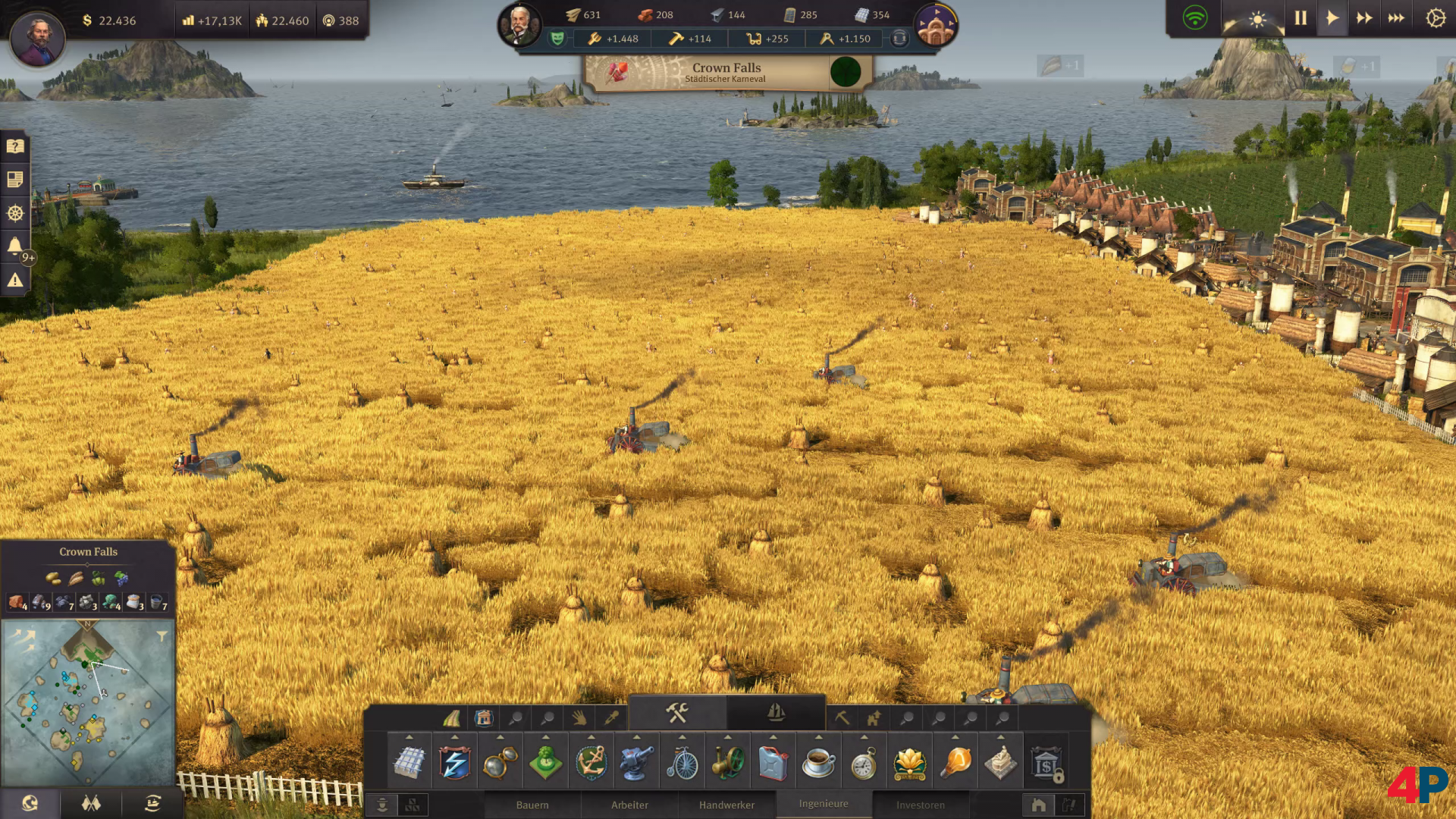Open the notifications bell
1456x819 pixels.
click(15, 246)
